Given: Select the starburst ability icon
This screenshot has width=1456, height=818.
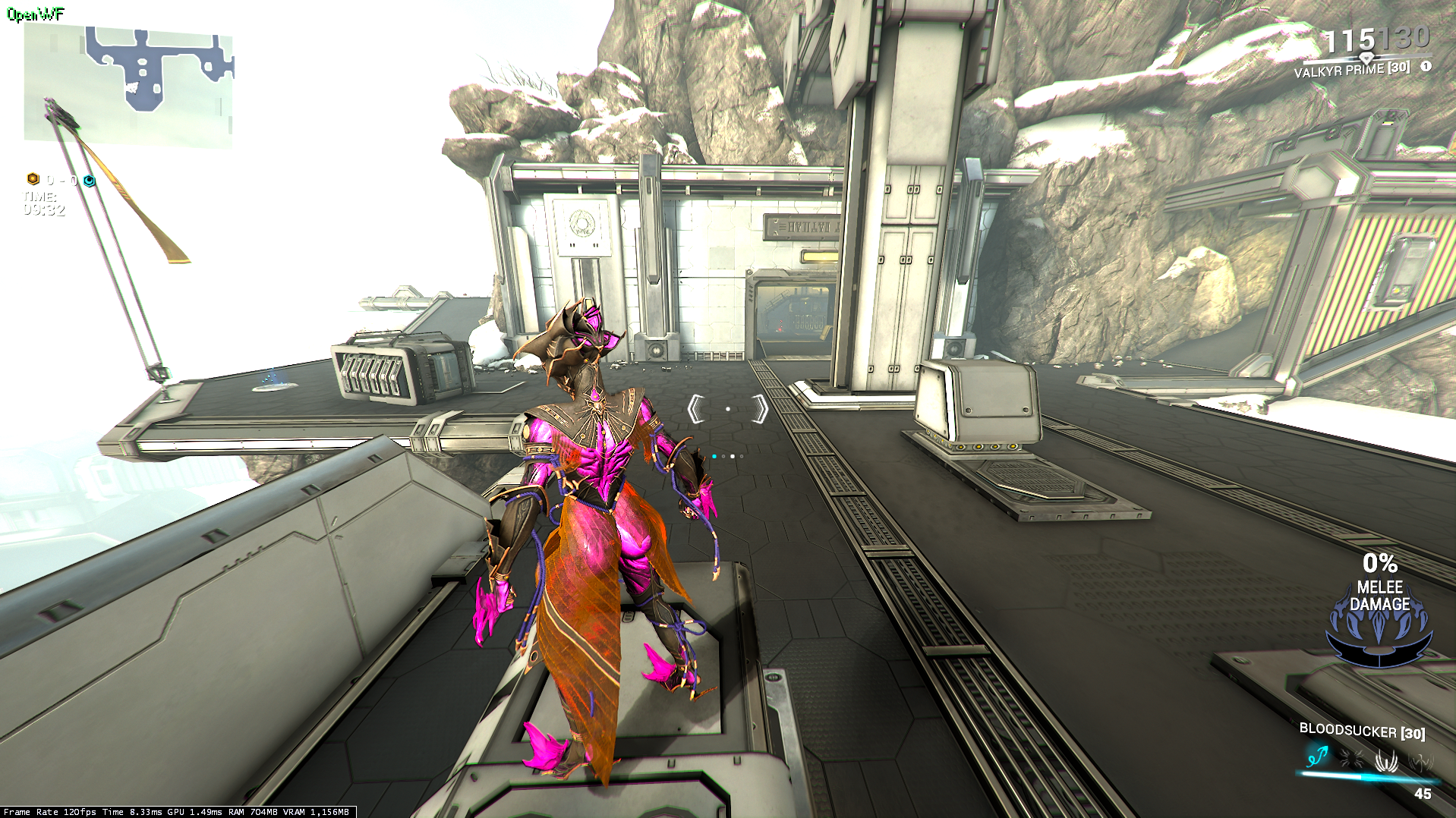Looking at the screenshot, I should pos(1351,757).
